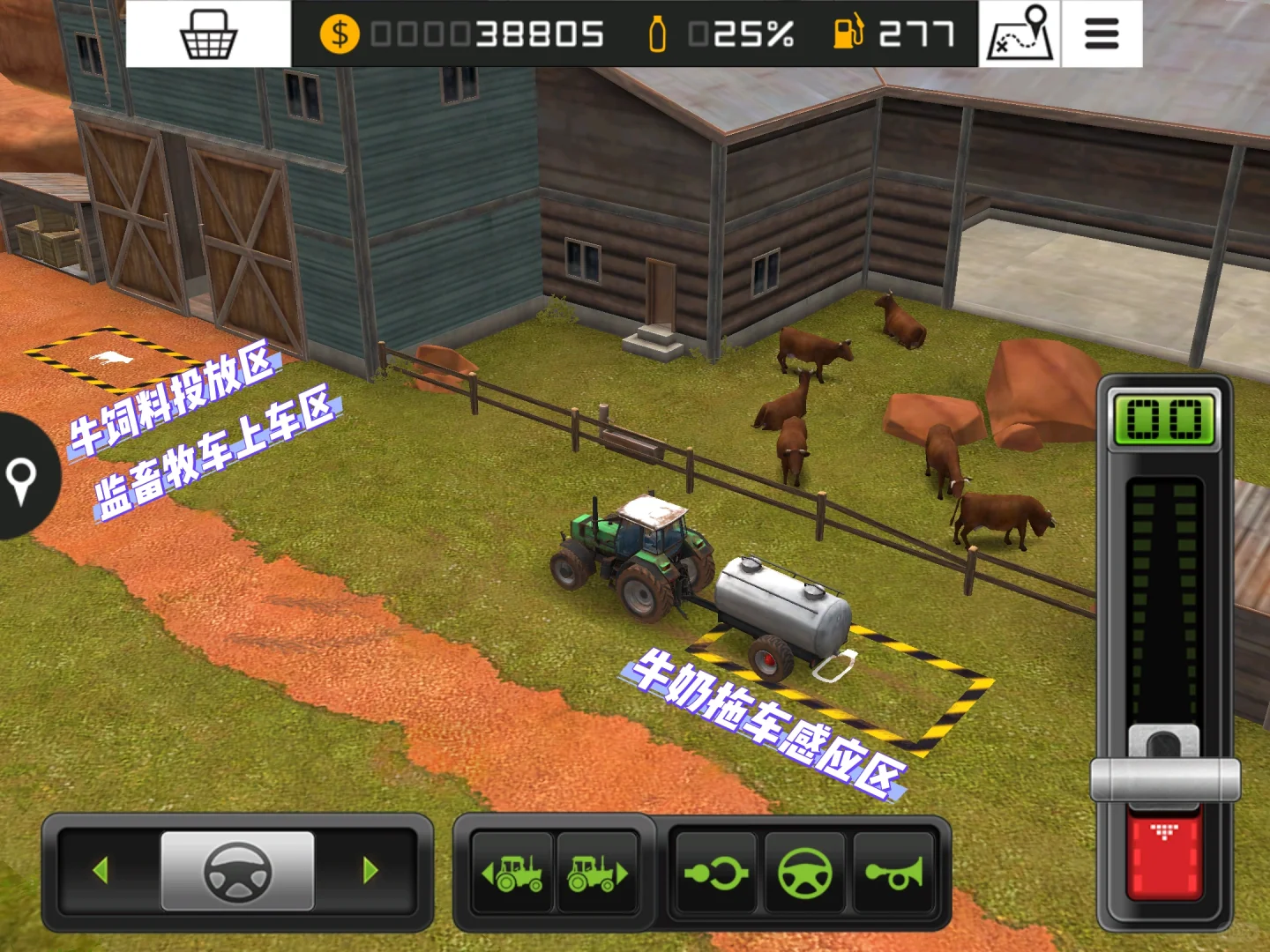Click the steering wheel slider knob
1270x952 pixels.
click(237, 871)
